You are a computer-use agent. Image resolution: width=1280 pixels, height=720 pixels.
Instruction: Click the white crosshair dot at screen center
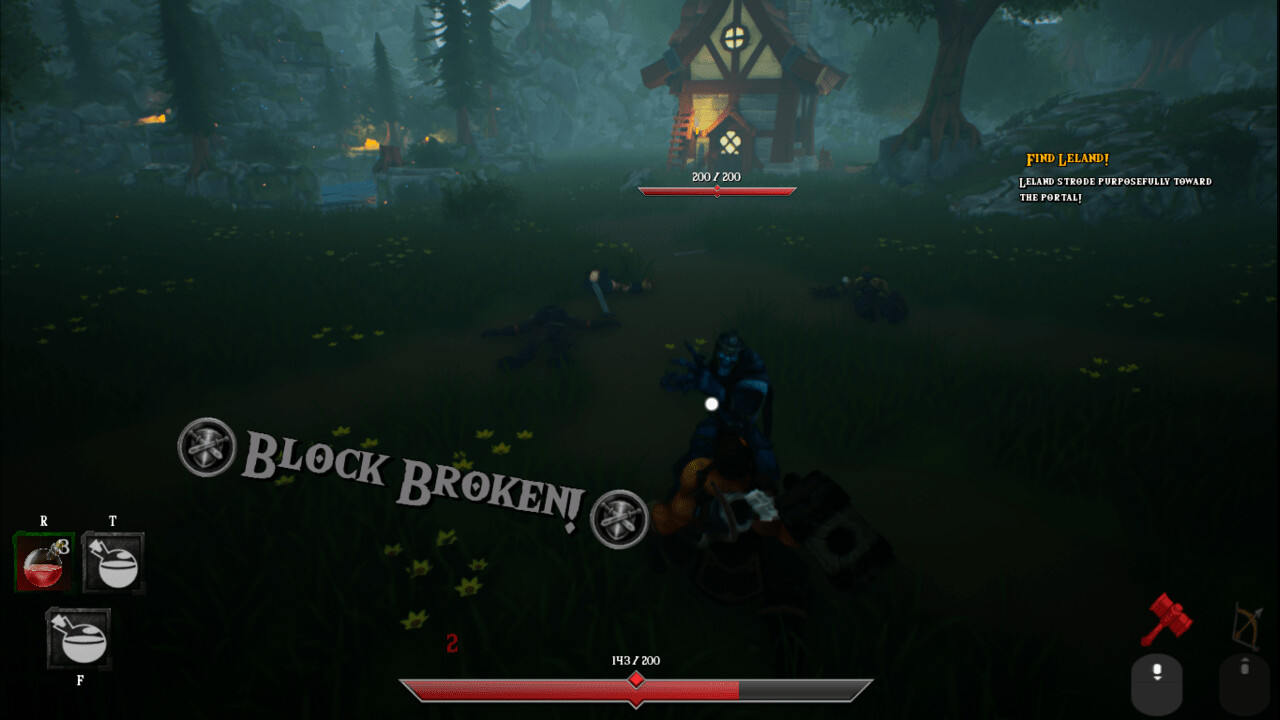coord(710,404)
